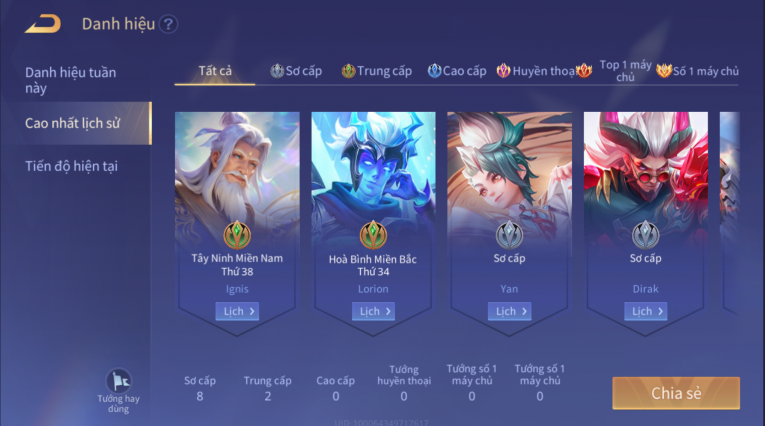
Task: Switch to the Tất cả tab
Action: (x=215, y=71)
